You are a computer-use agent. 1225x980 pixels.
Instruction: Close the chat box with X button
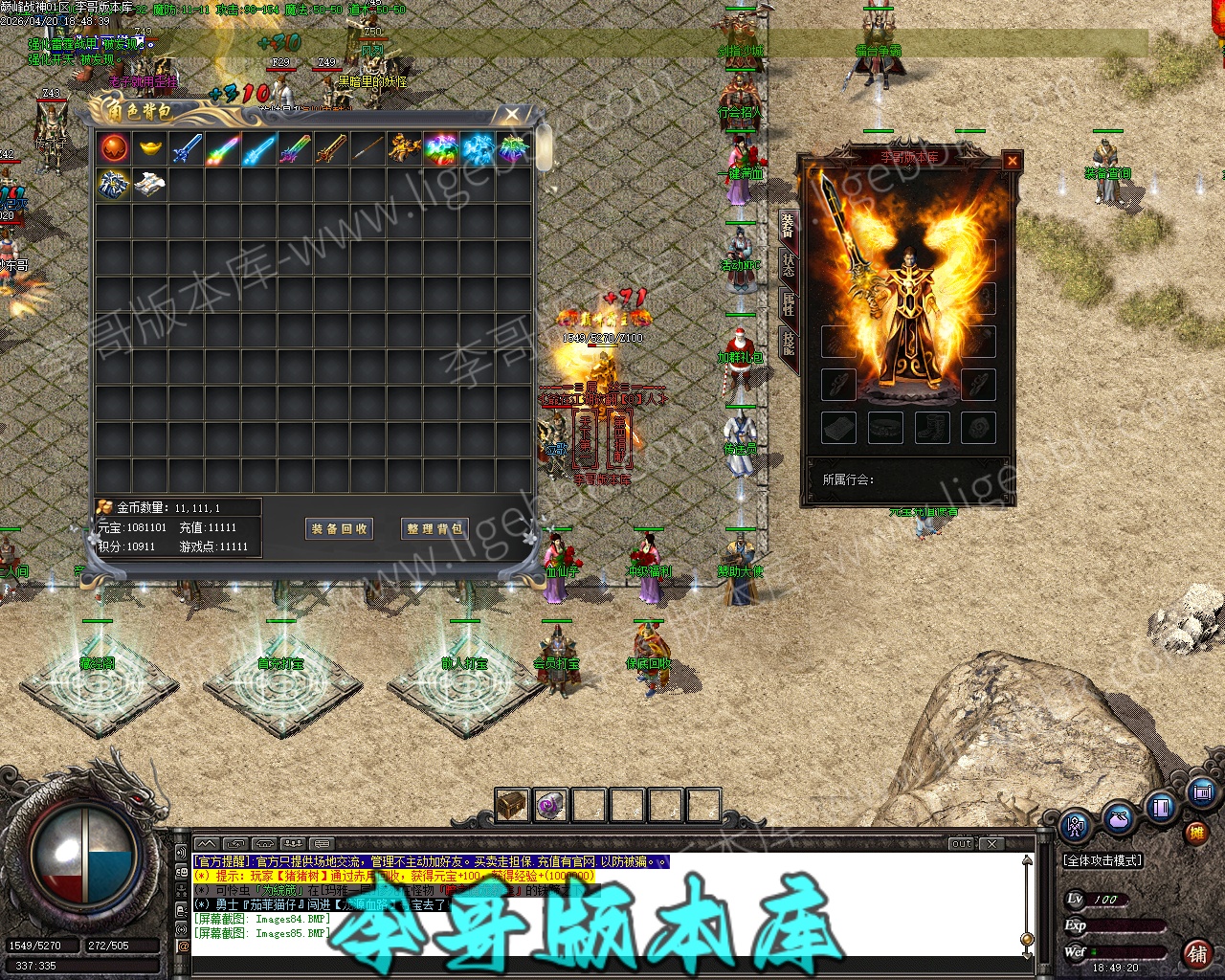tap(993, 843)
